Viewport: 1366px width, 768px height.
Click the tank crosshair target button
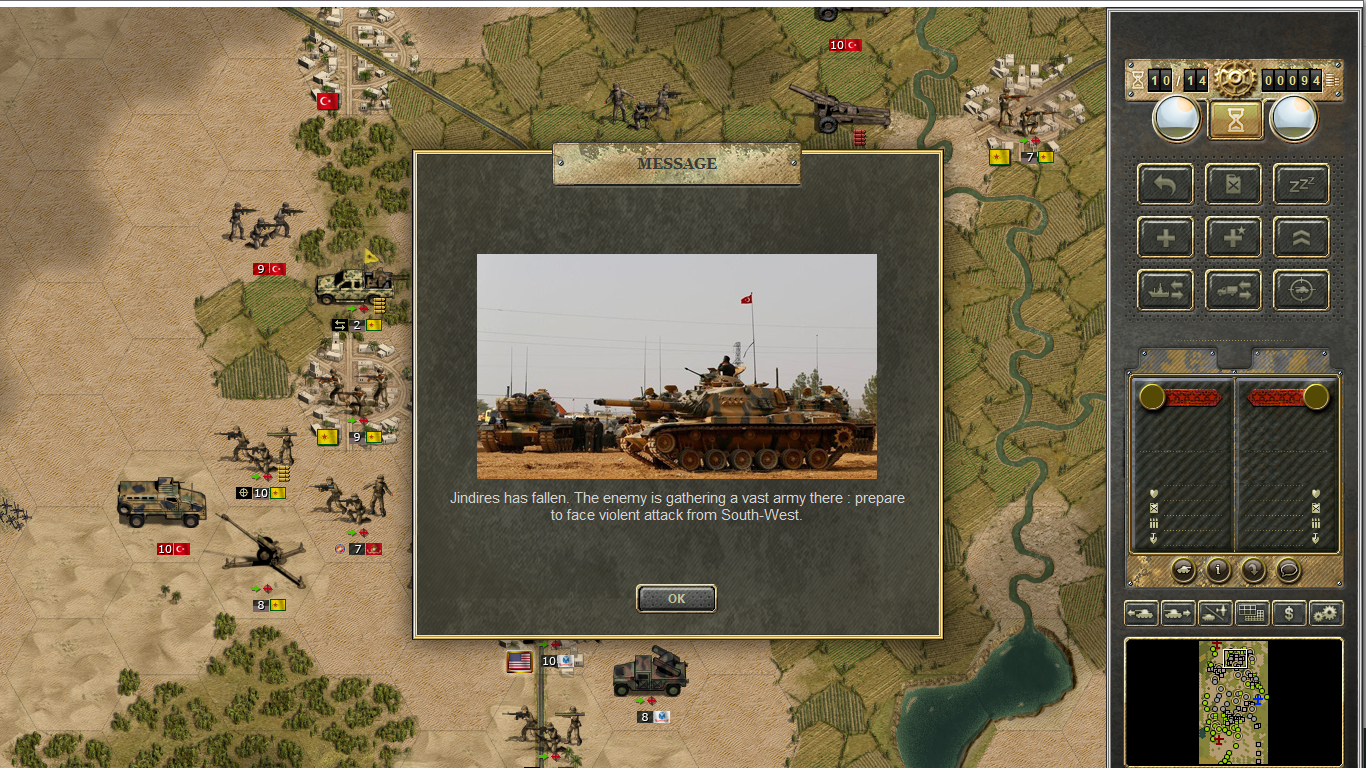(x=1301, y=290)
